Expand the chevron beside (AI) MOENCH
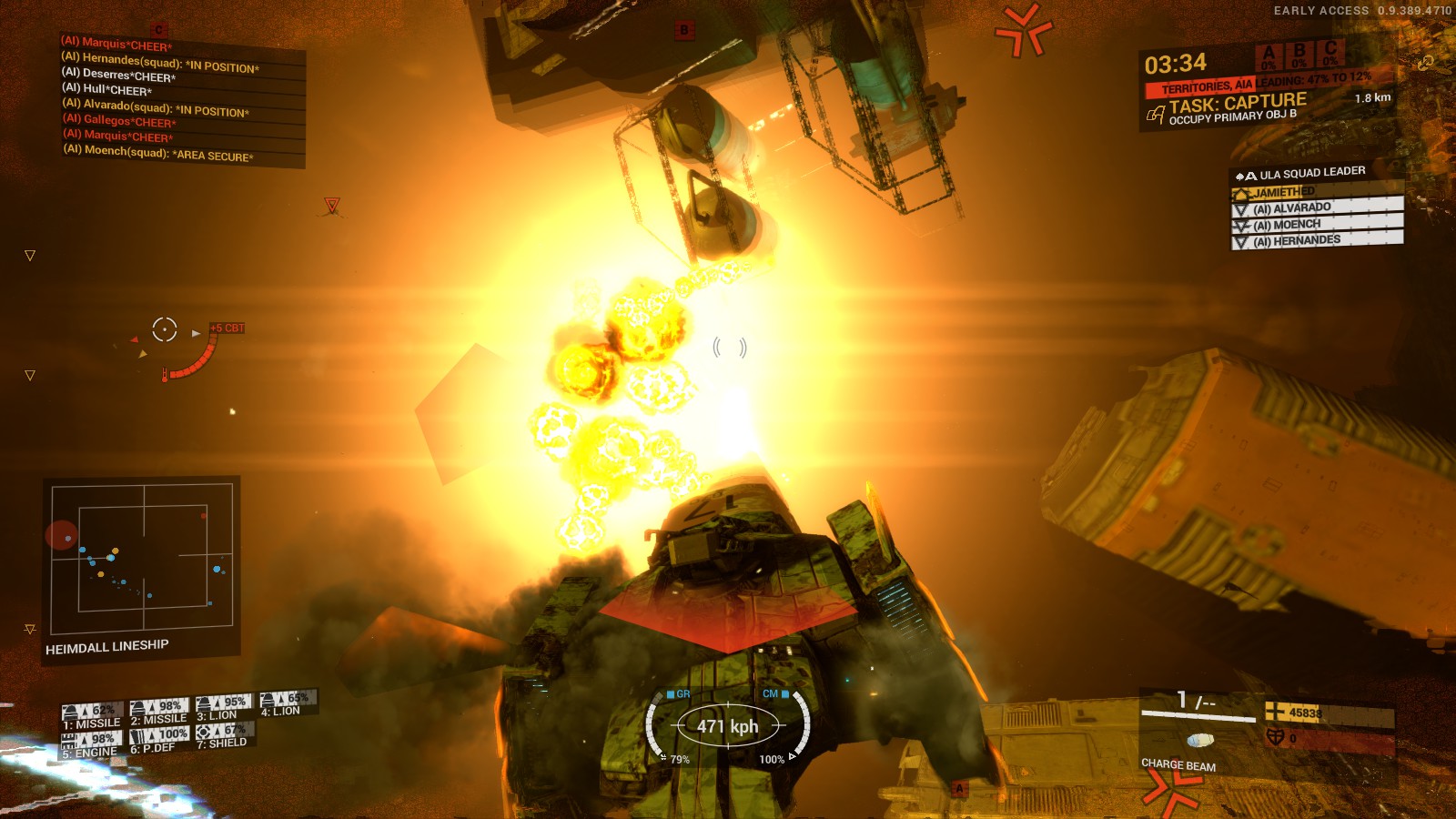This screenshot has width=1456, height=819. 1240,225
